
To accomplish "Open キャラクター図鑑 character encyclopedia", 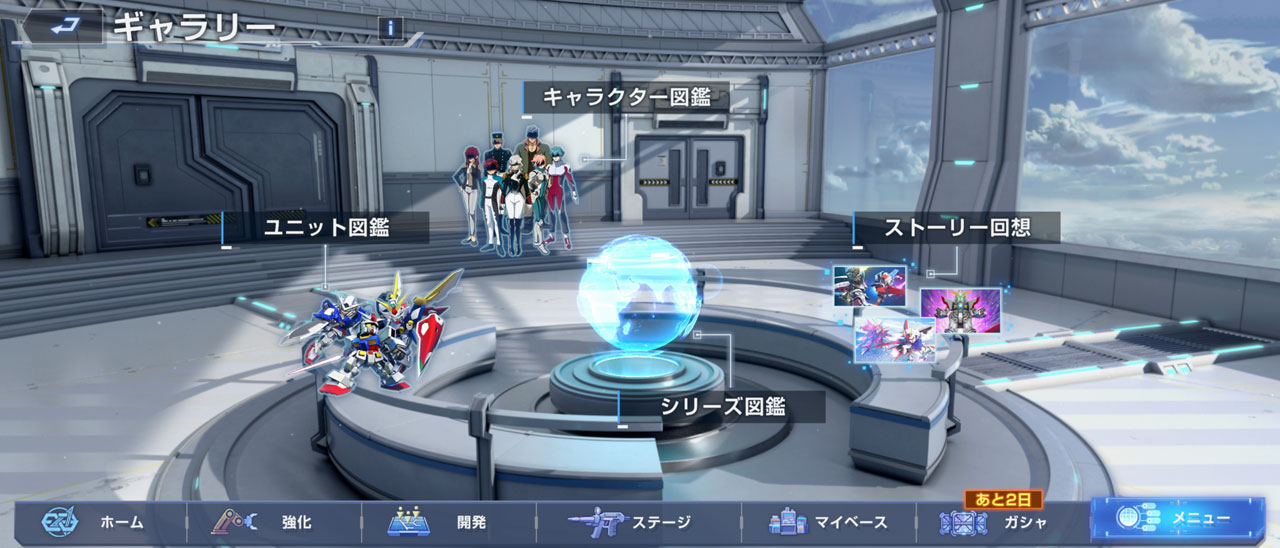I will coord(626,97).
